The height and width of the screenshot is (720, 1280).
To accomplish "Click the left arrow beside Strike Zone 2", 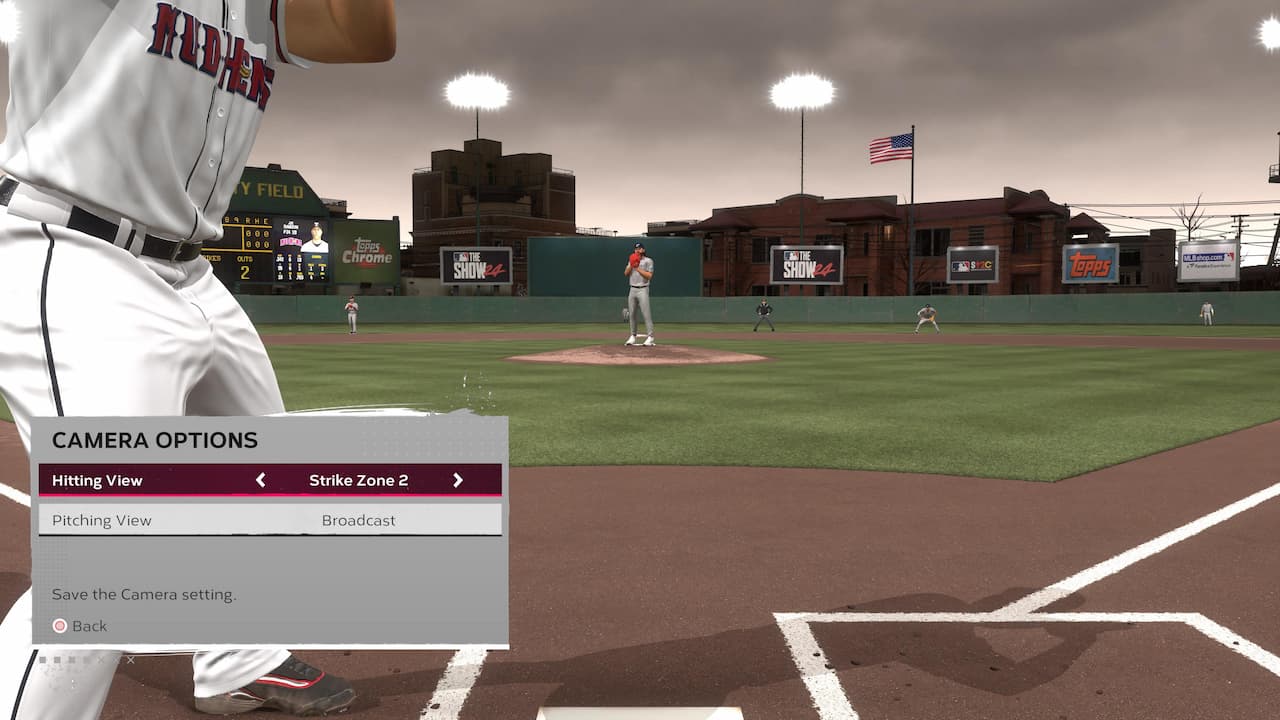I will pos(261,480).
